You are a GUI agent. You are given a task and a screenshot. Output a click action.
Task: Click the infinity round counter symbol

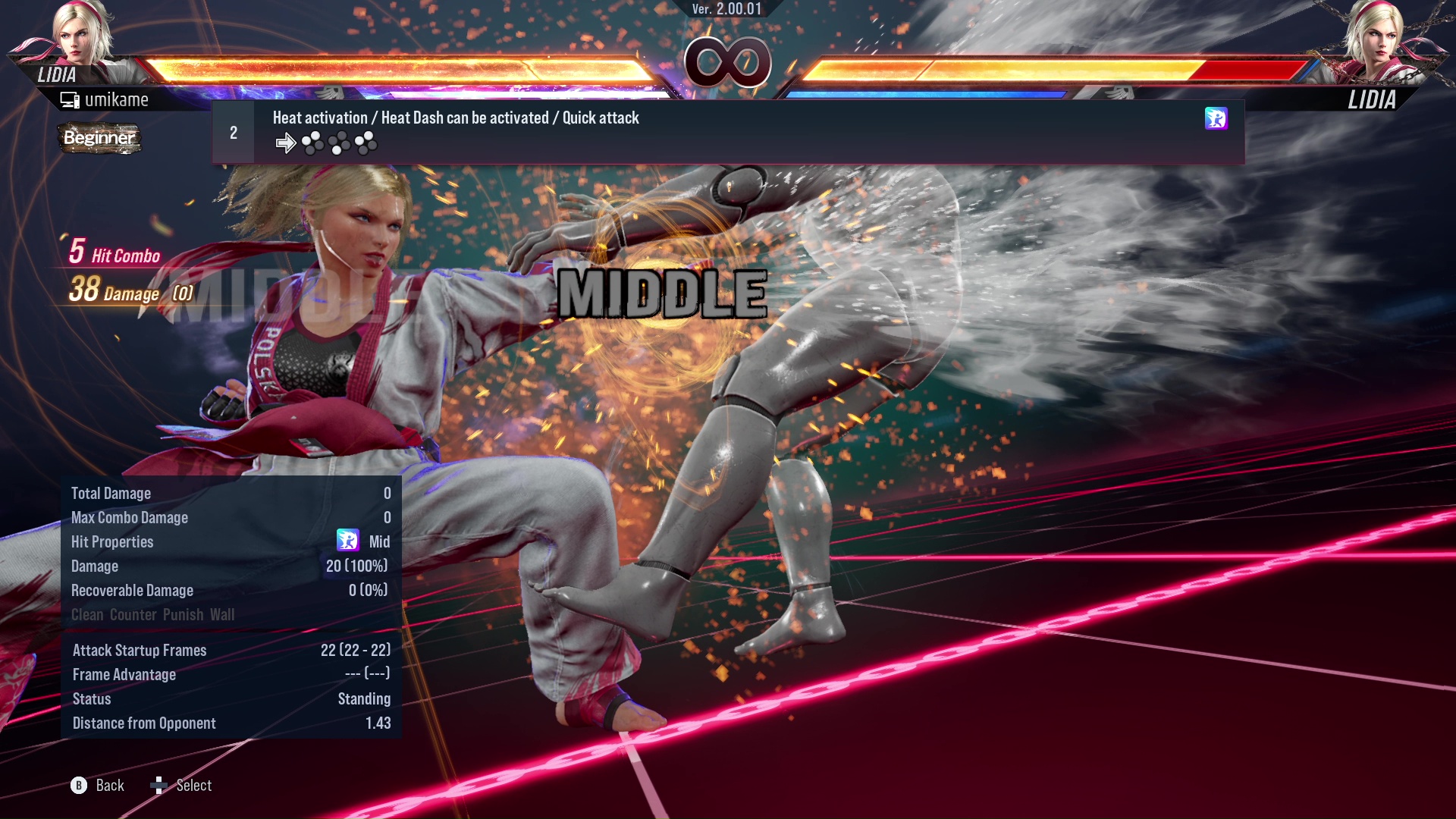tap(726, 61)
